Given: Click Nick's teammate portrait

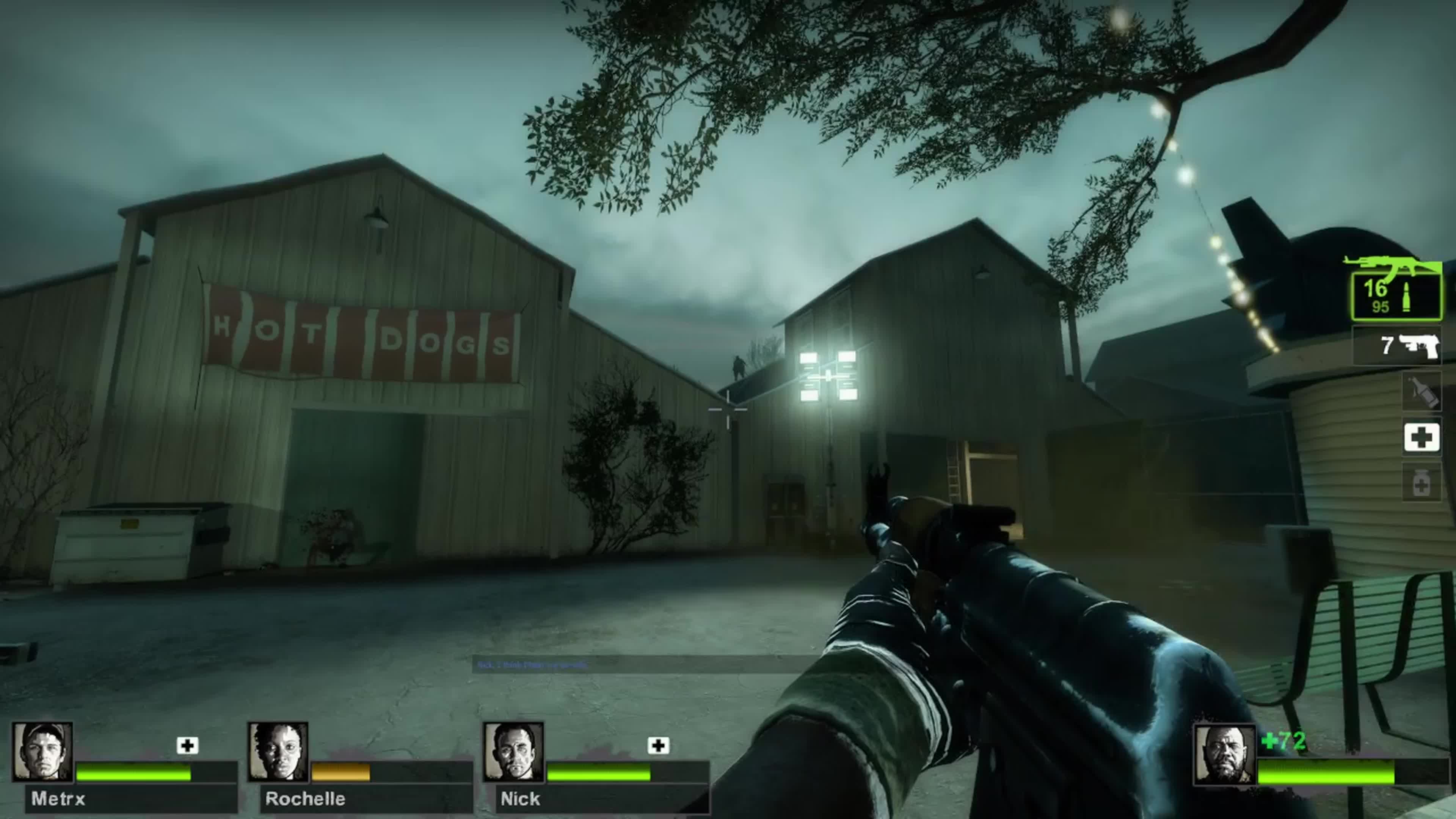Looking at the screenshot, I should coord(513,752).
